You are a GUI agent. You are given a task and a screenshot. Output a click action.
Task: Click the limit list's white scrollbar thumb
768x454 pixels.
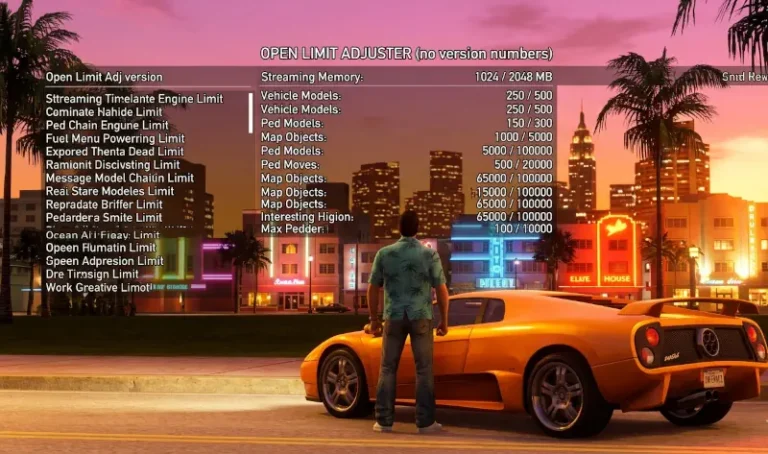251,112
